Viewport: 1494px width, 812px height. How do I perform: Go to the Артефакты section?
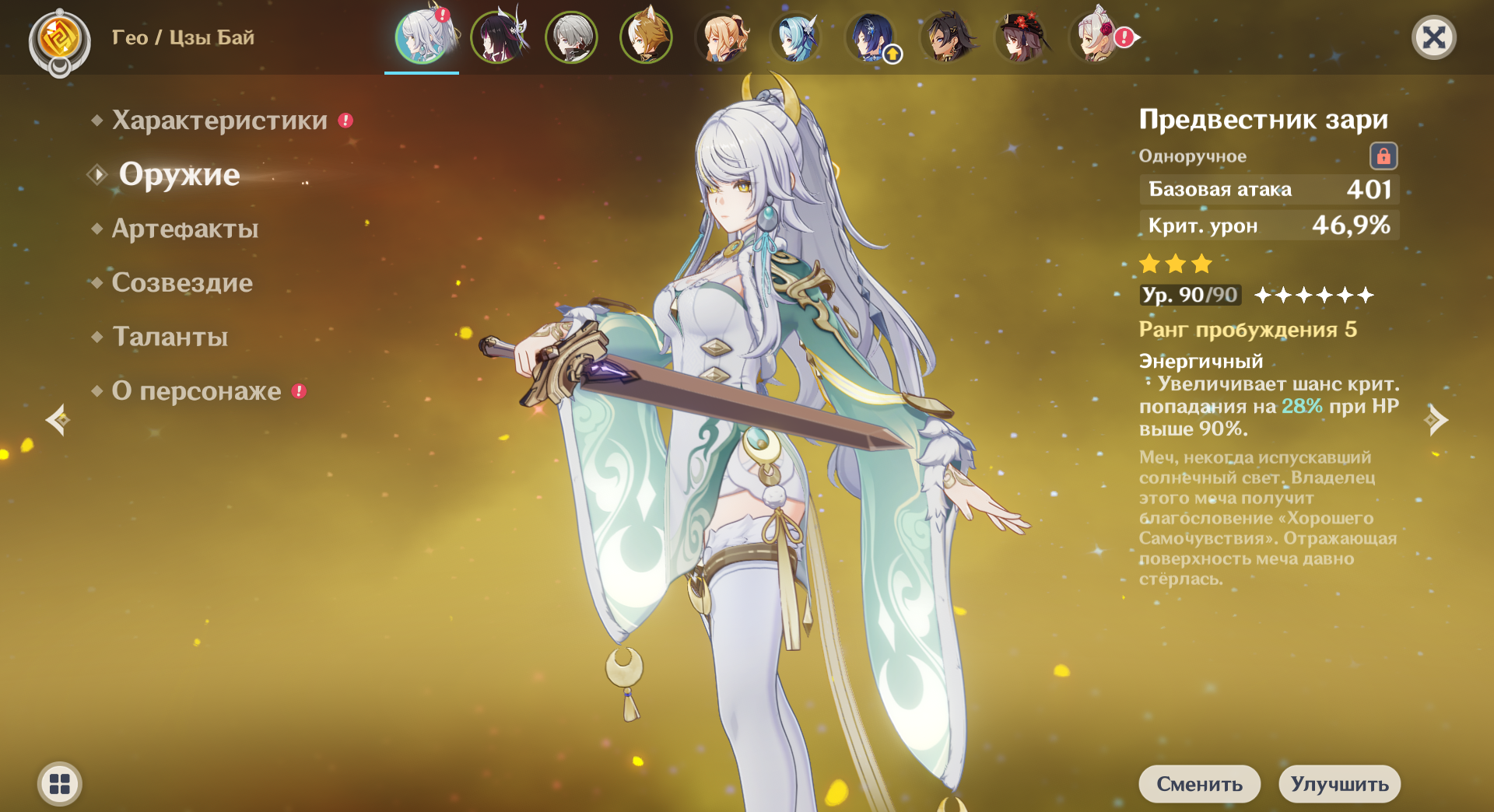pos(184,229)
